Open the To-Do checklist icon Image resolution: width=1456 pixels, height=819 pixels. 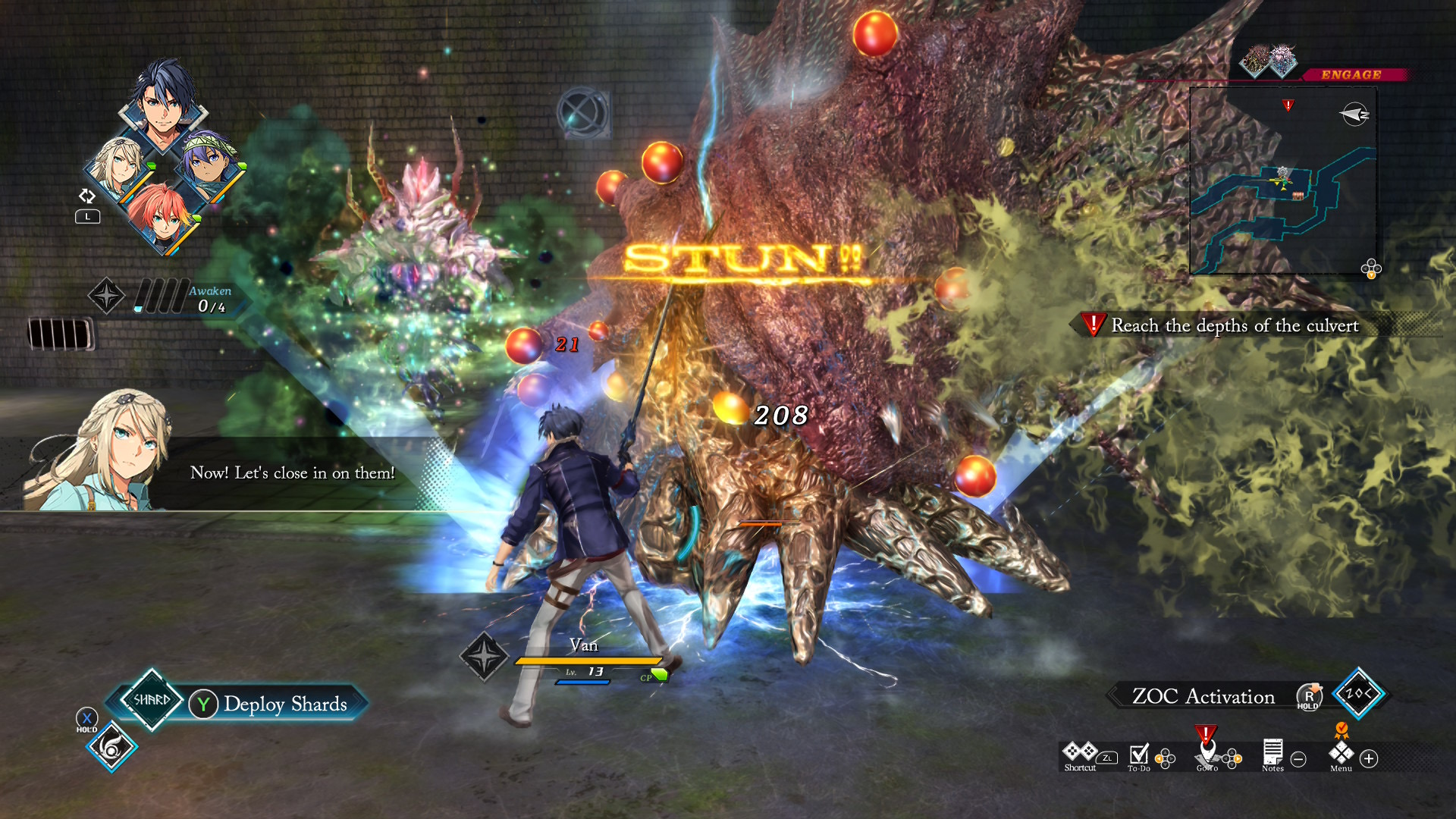coord(1138,753)
